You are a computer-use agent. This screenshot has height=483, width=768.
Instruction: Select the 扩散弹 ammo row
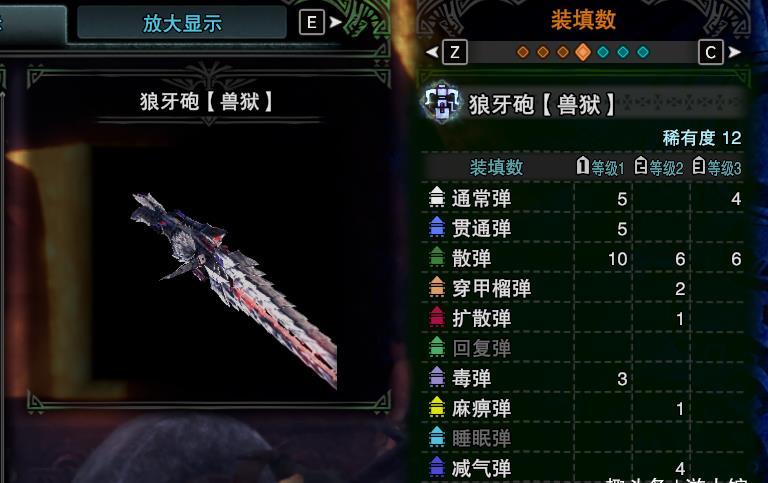point(481,319)
